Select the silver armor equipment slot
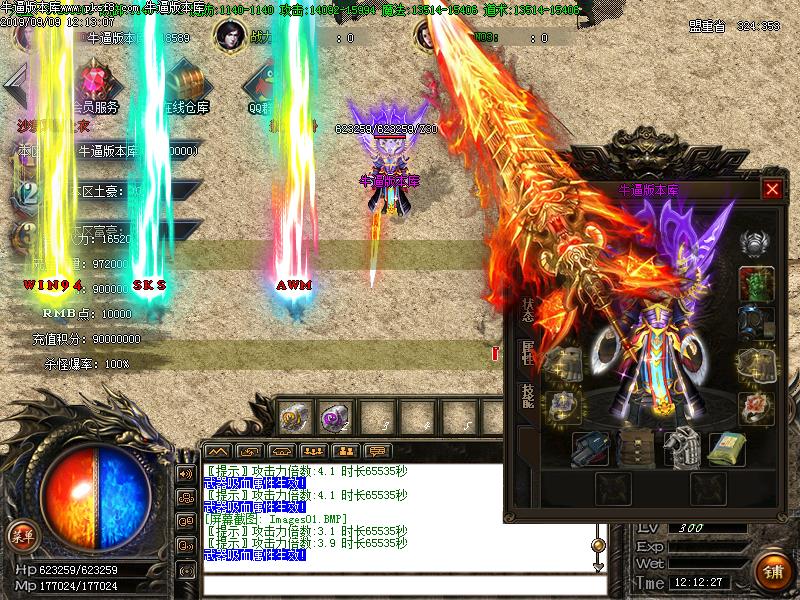This screenshot has height=600, width=800. (x=682, y=447)
